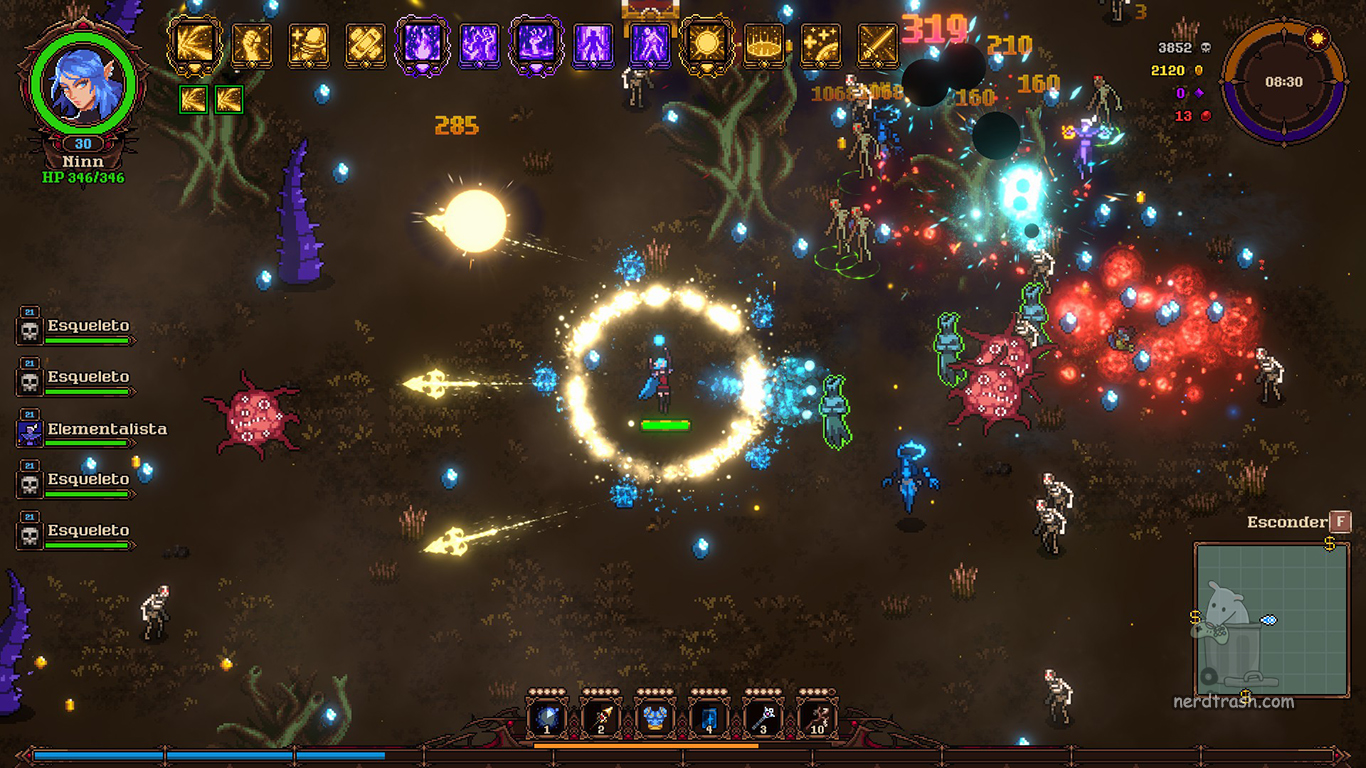Open the minimap
Image resolution: width=1366 pixels, height=768 pixels.
coord(1272,619)
